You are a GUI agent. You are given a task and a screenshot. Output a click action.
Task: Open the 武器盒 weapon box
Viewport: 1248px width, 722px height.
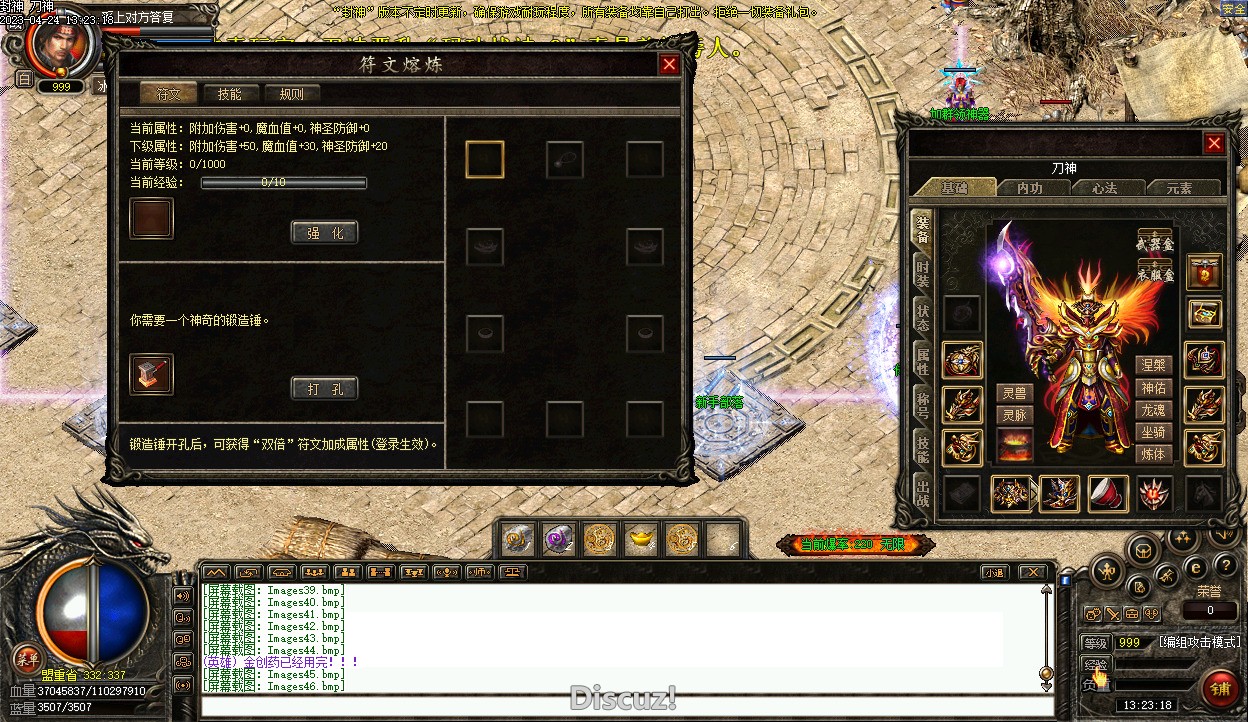(1155, 243)
